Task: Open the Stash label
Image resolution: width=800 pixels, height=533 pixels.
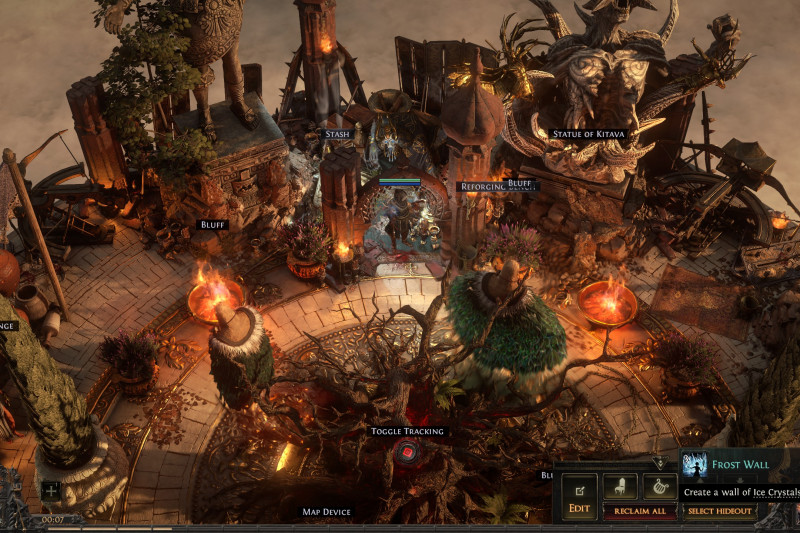Action: coord(337,134)
